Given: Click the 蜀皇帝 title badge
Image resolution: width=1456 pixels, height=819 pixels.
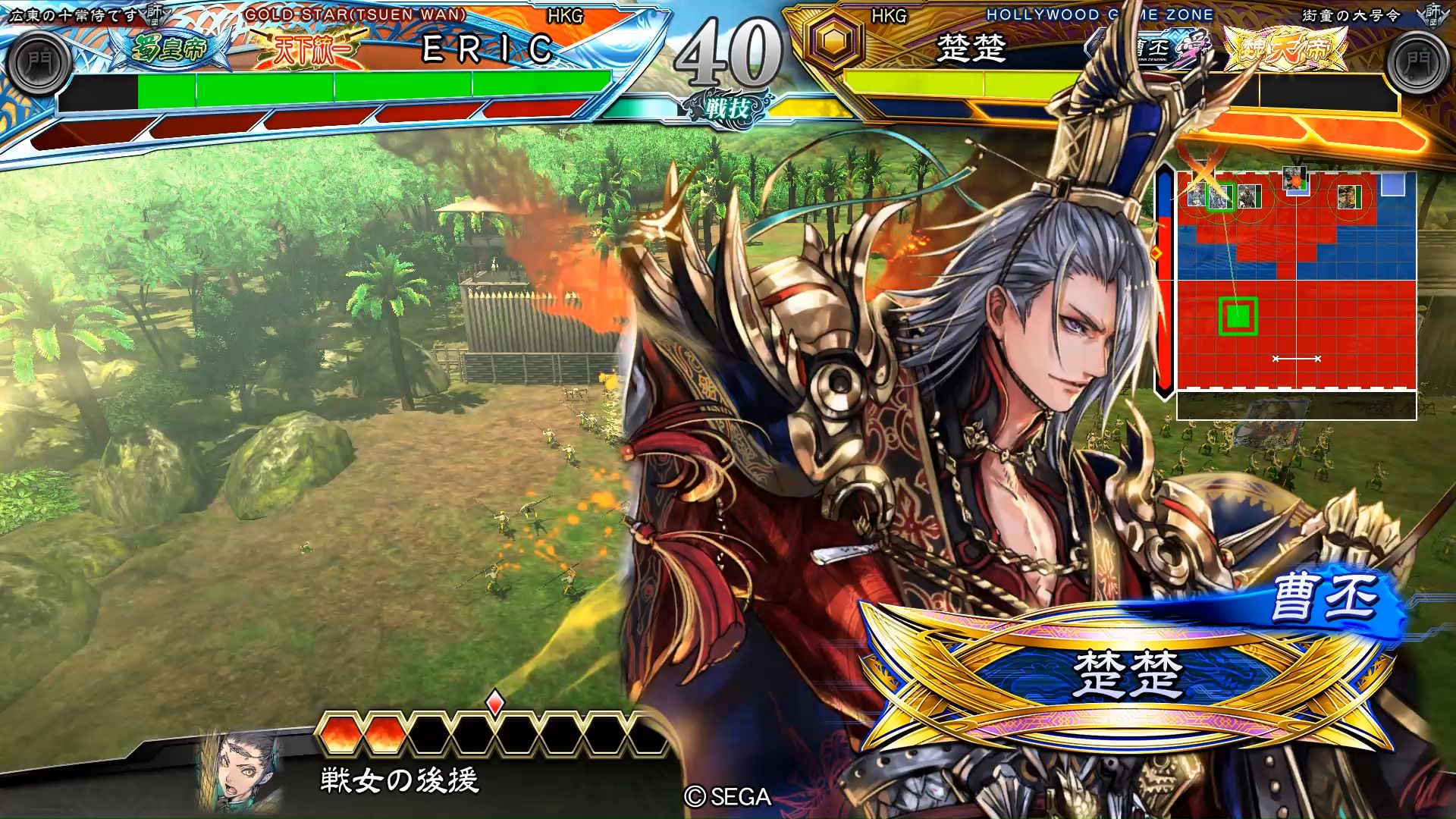Looking at the screenshot, I should click(168, 49).
